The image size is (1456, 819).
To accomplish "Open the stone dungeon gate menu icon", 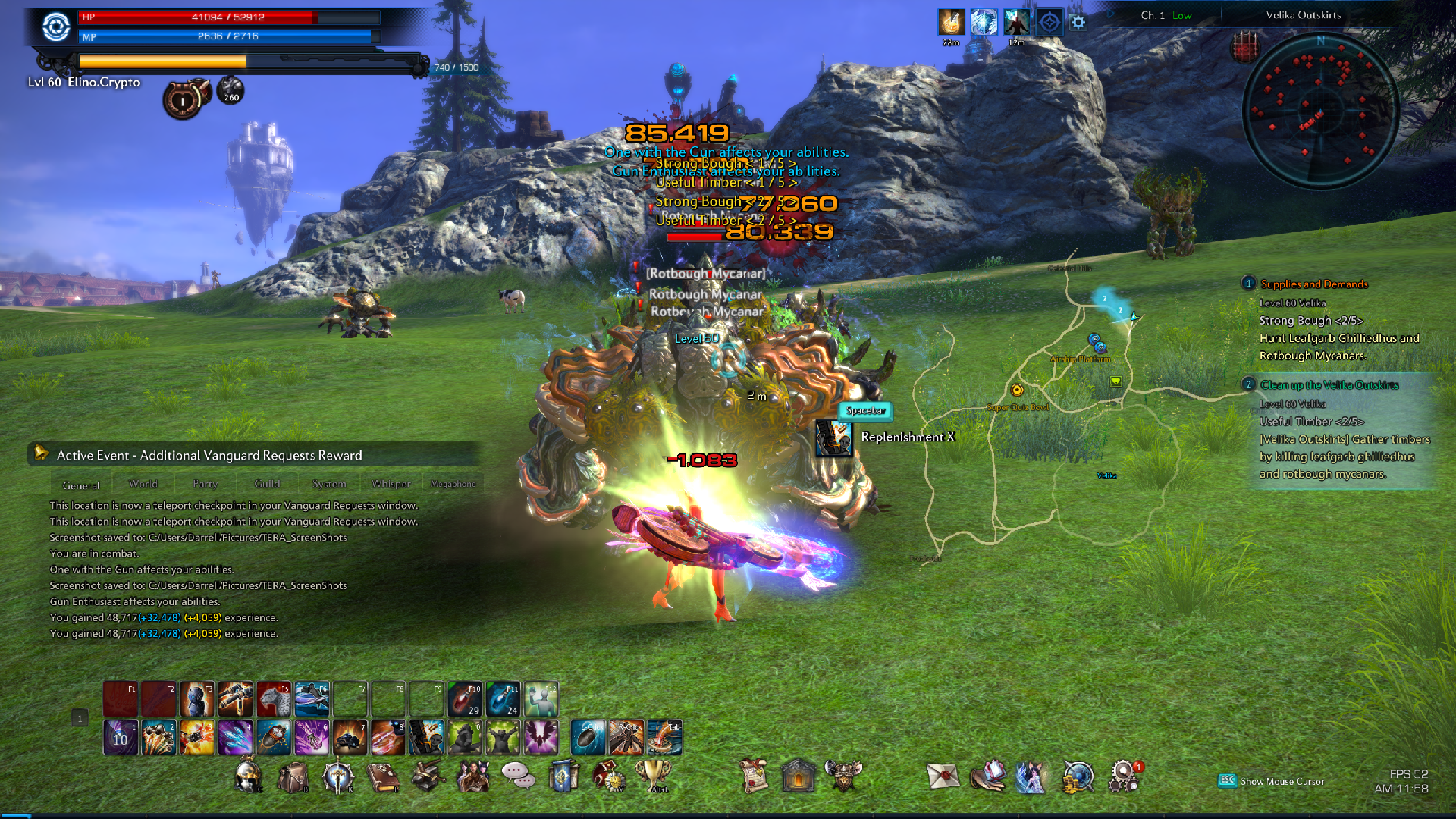I will (x=798, y=776).
